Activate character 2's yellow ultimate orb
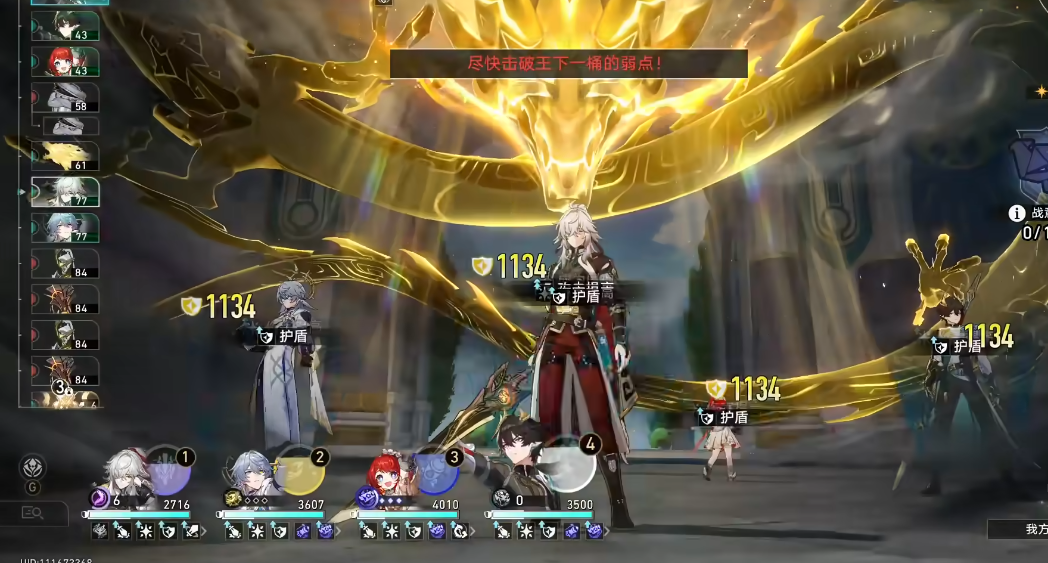This screenshot has width=1048, height=563. coord(299,470)
